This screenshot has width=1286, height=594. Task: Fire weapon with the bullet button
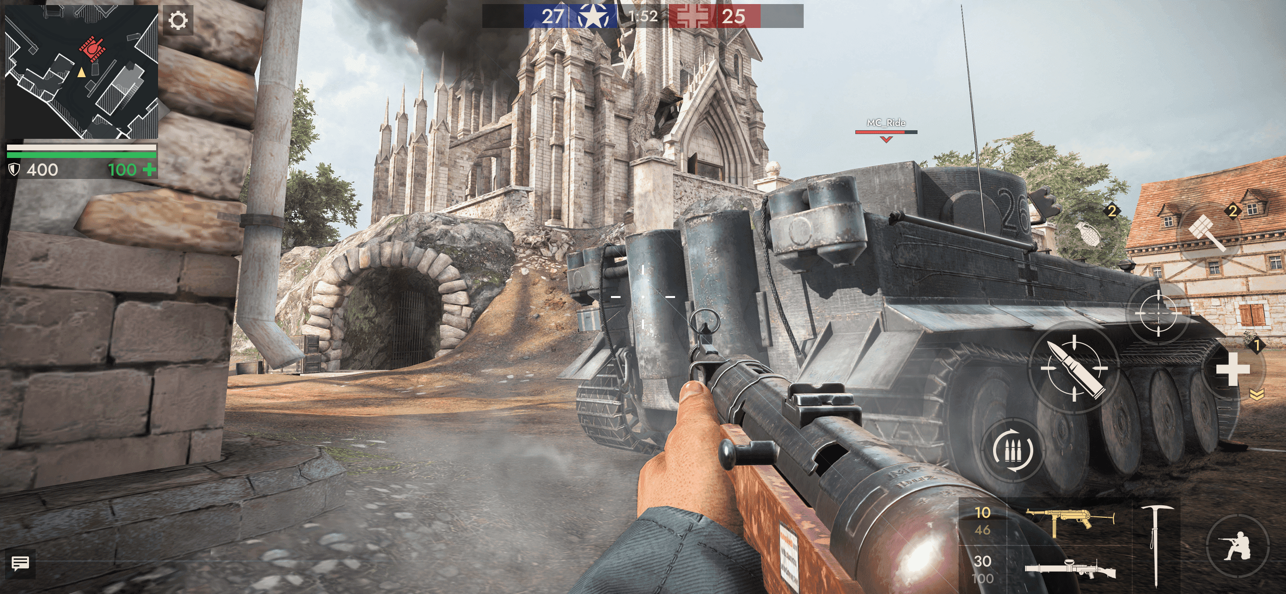coord(1073,368)
